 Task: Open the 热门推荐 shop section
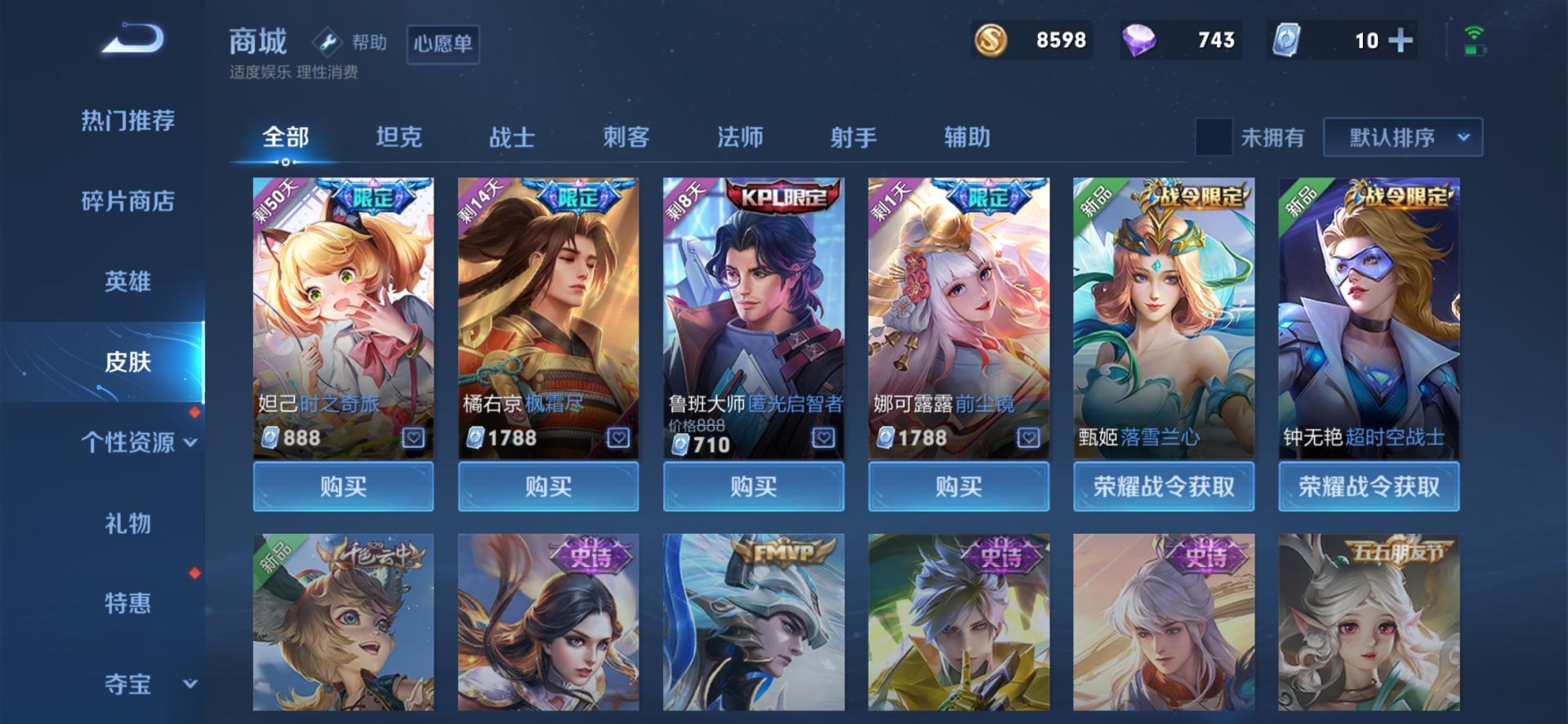click(x=127, y=121)
